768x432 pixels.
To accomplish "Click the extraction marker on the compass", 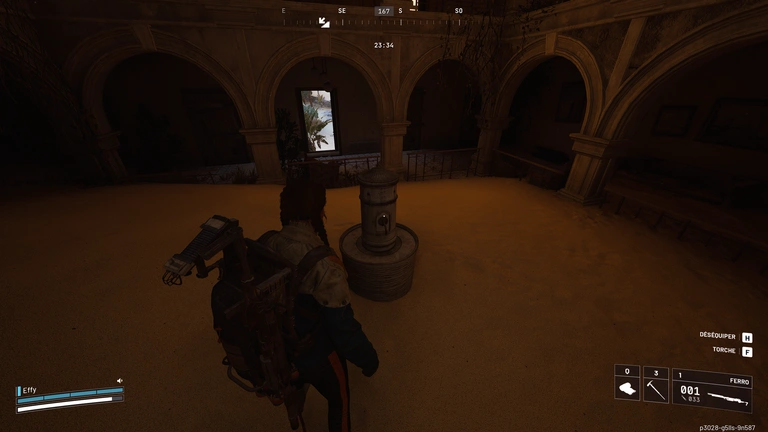I will pos(324,21).
